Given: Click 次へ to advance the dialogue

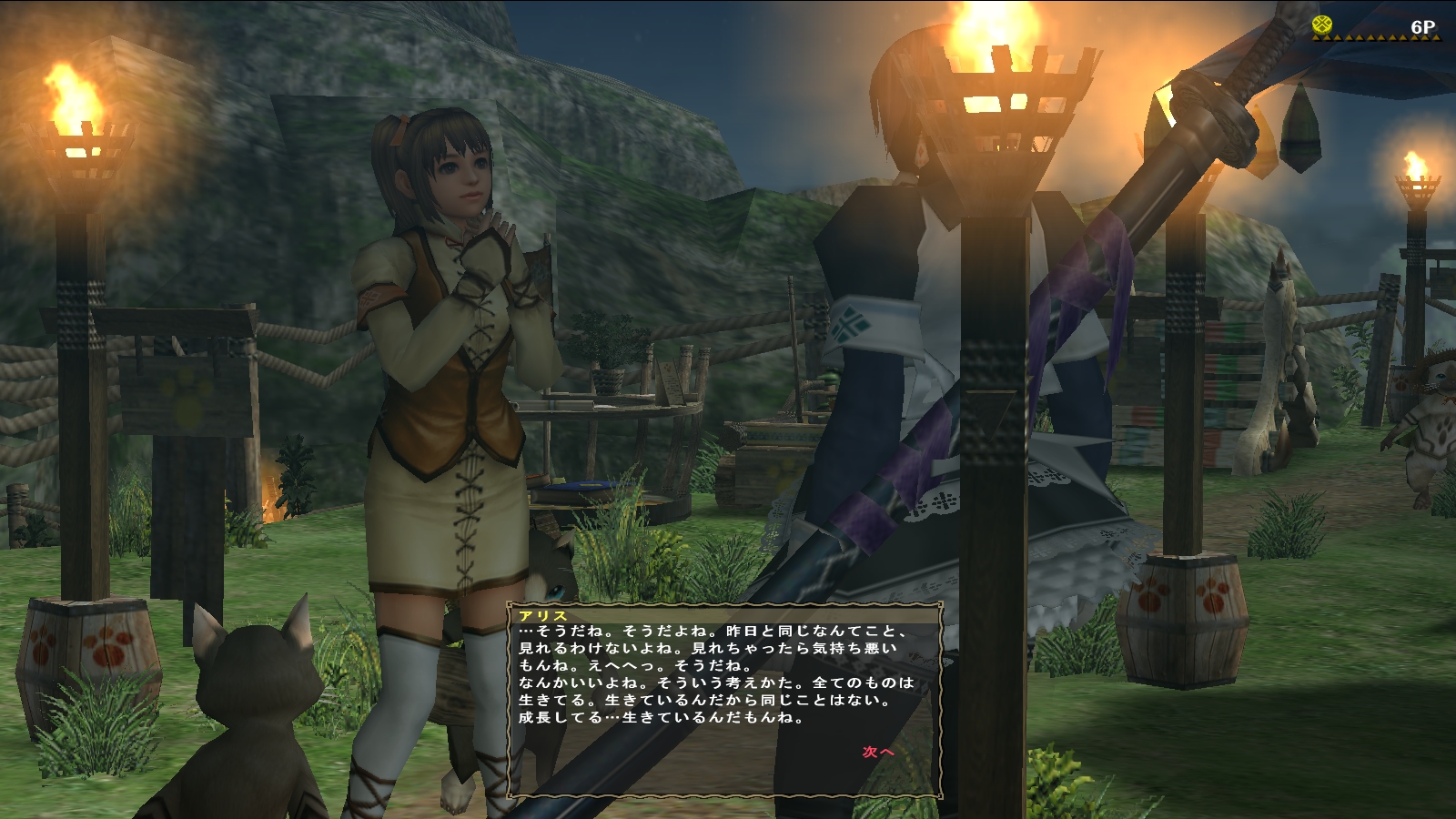Looking at the screenshot, I should tap(878, 752).
